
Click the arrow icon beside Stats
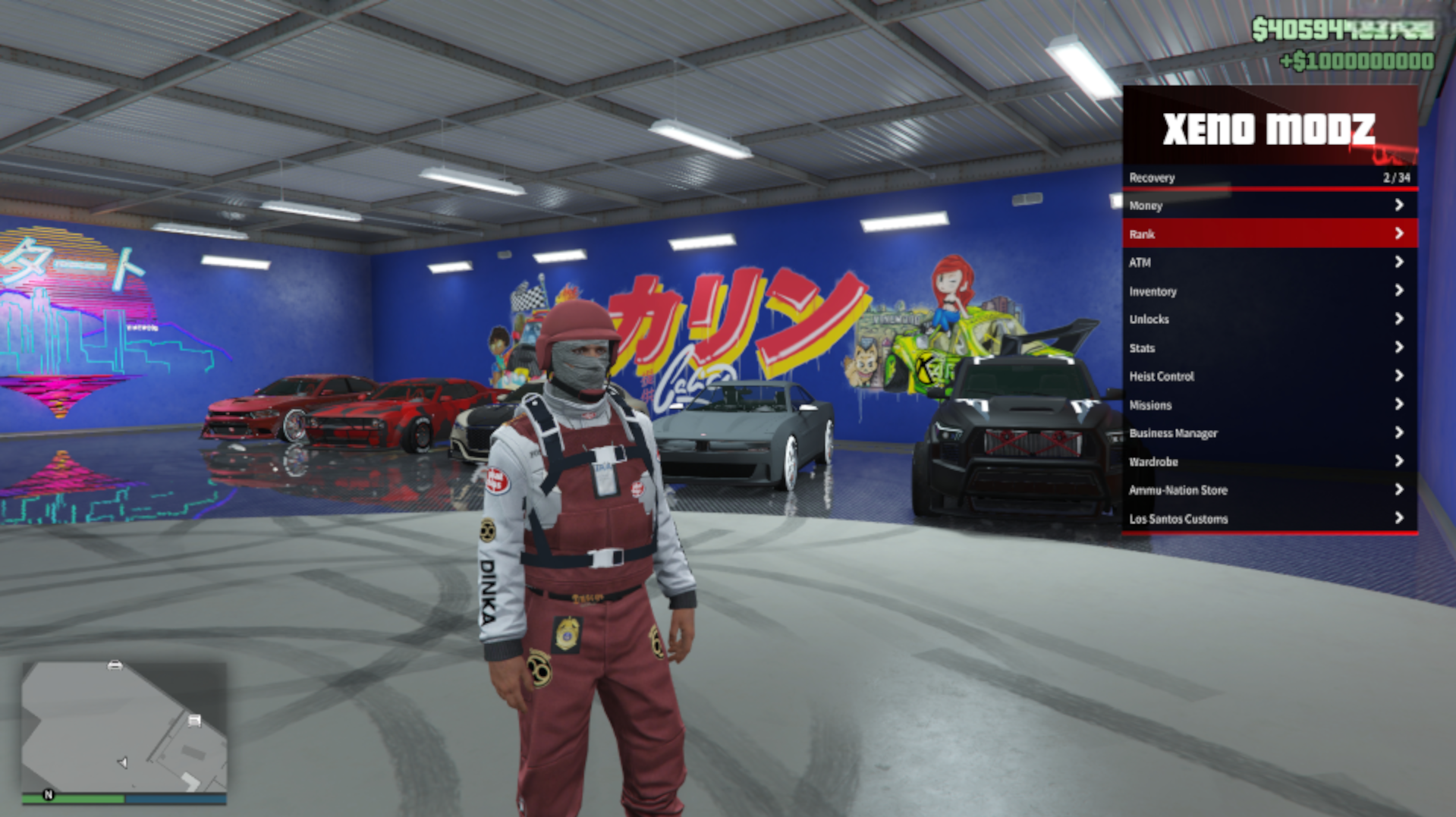click(1400, 347)
